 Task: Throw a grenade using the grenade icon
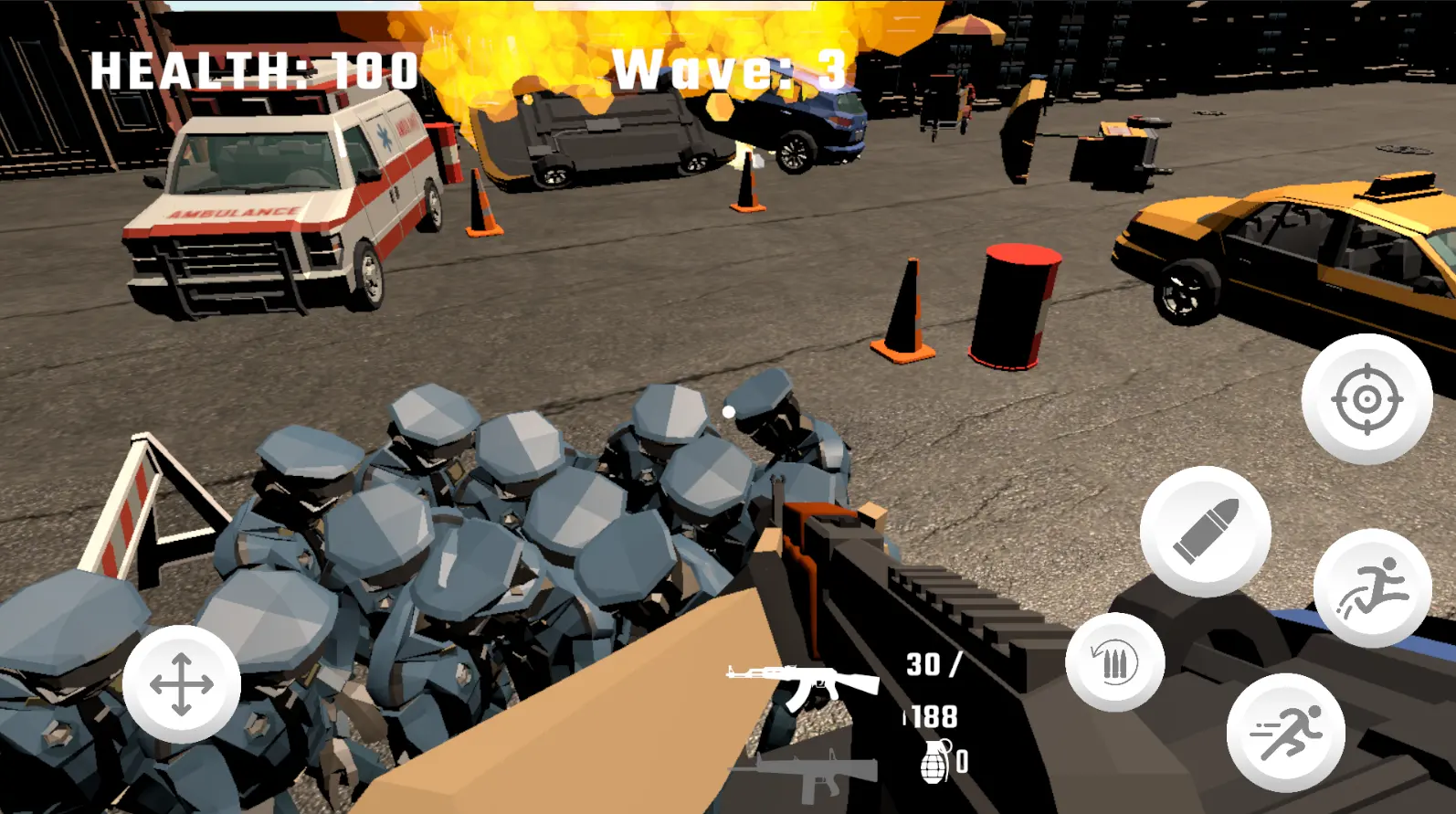point(935,761)
